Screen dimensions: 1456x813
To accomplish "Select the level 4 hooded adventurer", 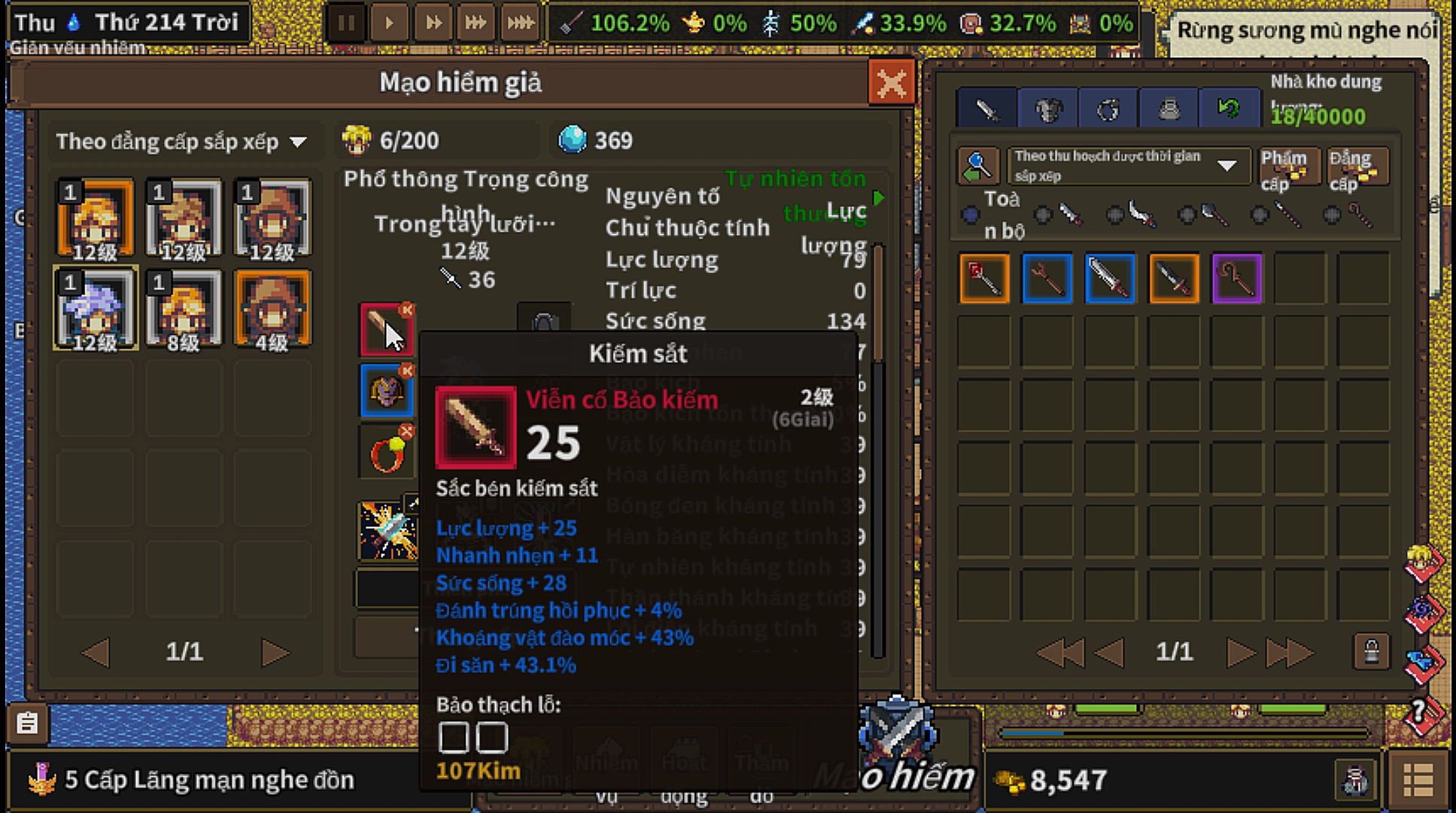I will point(272,308).
